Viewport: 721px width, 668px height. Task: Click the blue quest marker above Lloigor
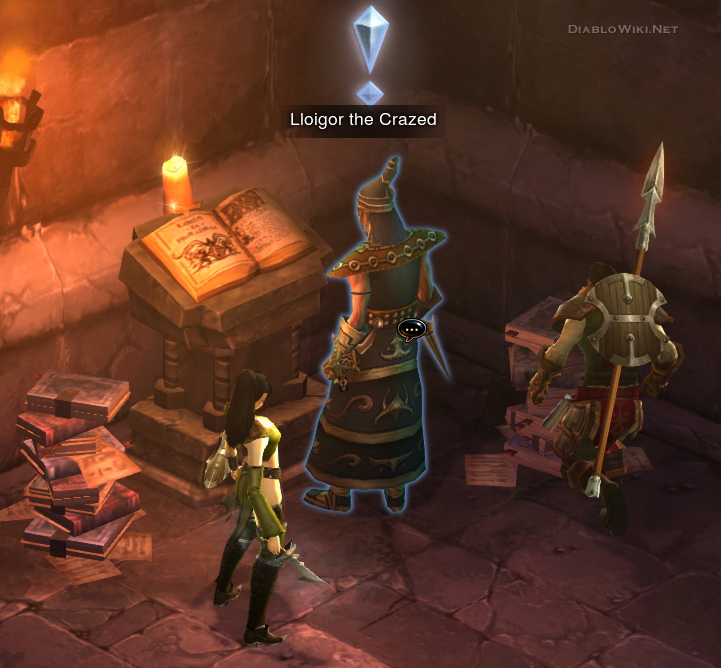[x=369, y=51]
